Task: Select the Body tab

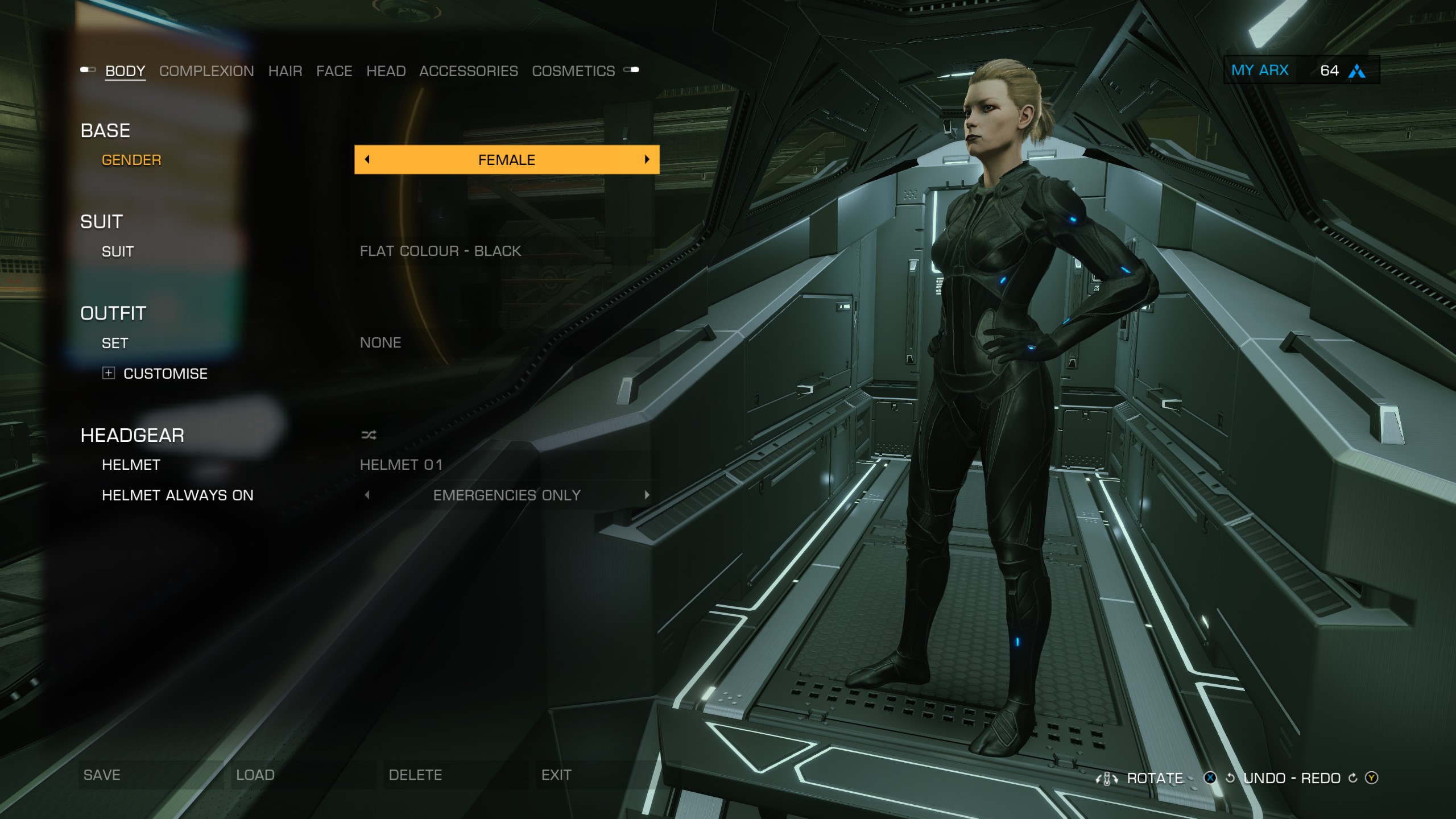Action: (x=125, y=71)
